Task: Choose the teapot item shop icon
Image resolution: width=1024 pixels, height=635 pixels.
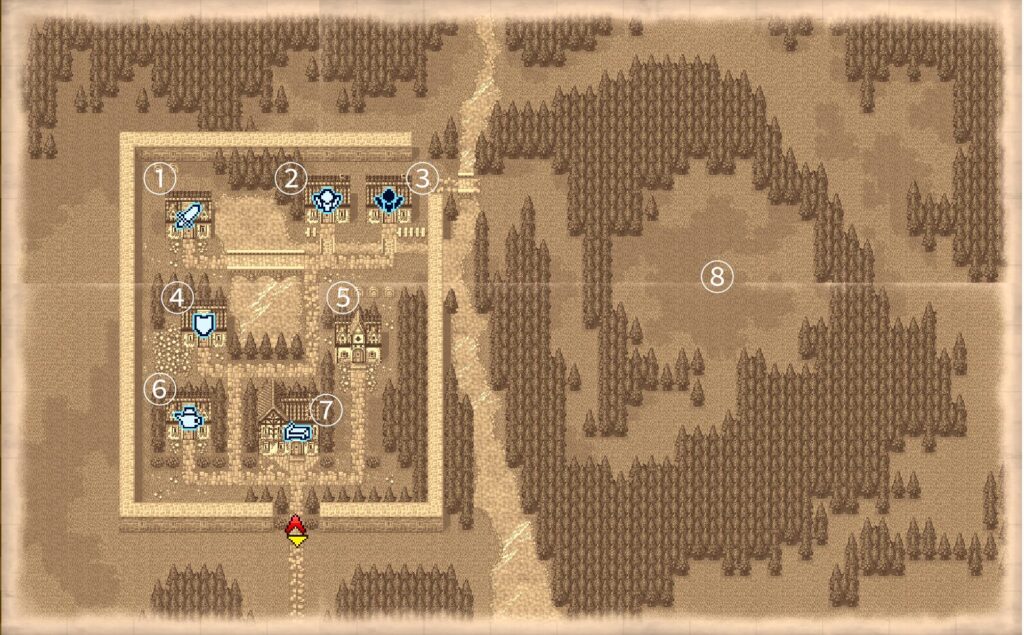Action: pos(188,418)
